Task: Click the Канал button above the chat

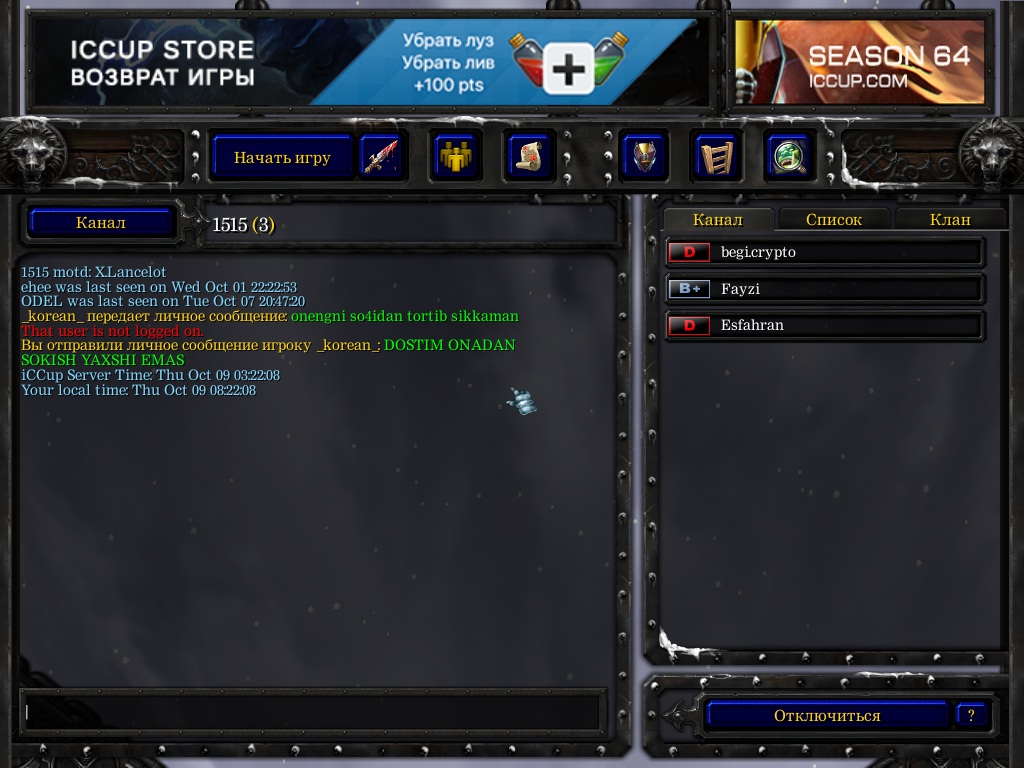Action: point(101,223)
